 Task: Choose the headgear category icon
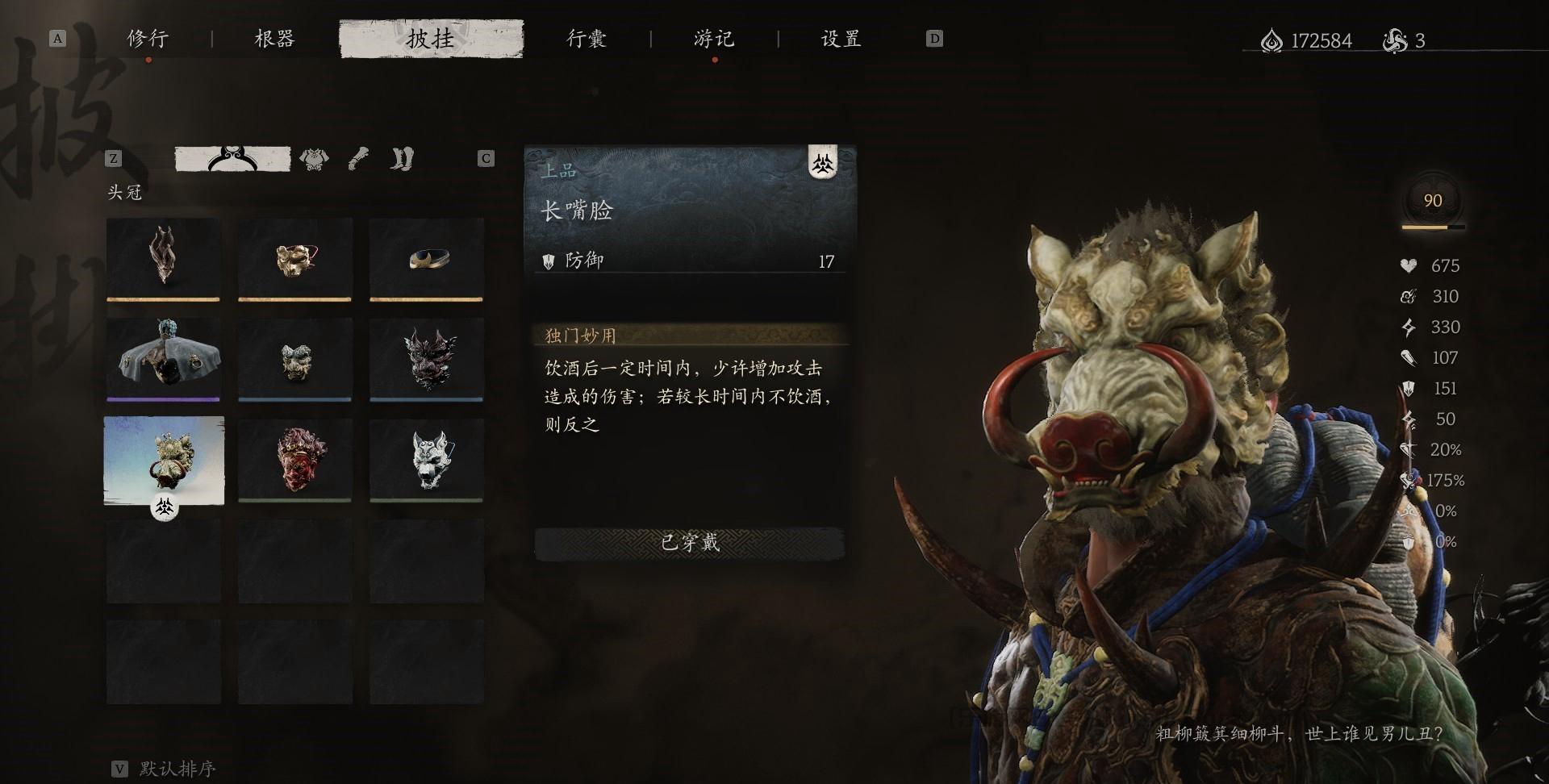coord(232,159)
